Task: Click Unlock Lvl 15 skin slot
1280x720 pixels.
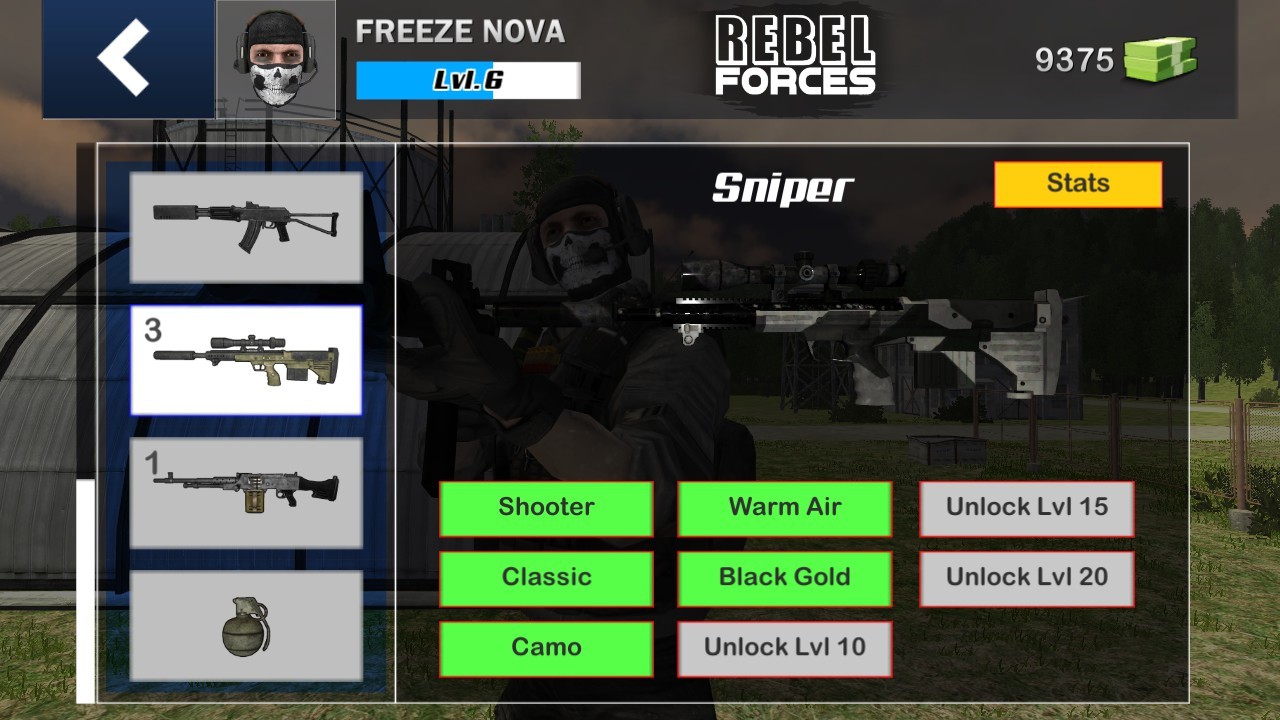Action: coord(1026,508)
